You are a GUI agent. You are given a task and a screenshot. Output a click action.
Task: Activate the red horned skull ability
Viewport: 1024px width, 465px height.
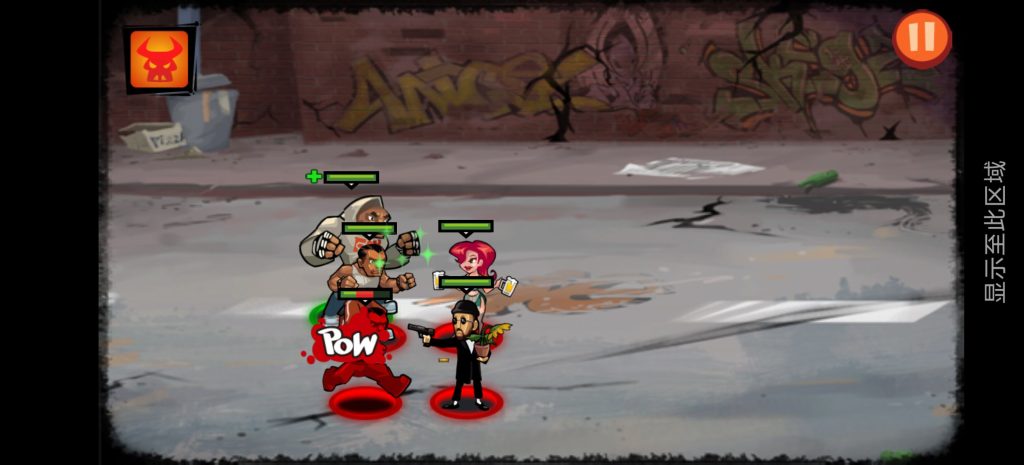(159, 59)
